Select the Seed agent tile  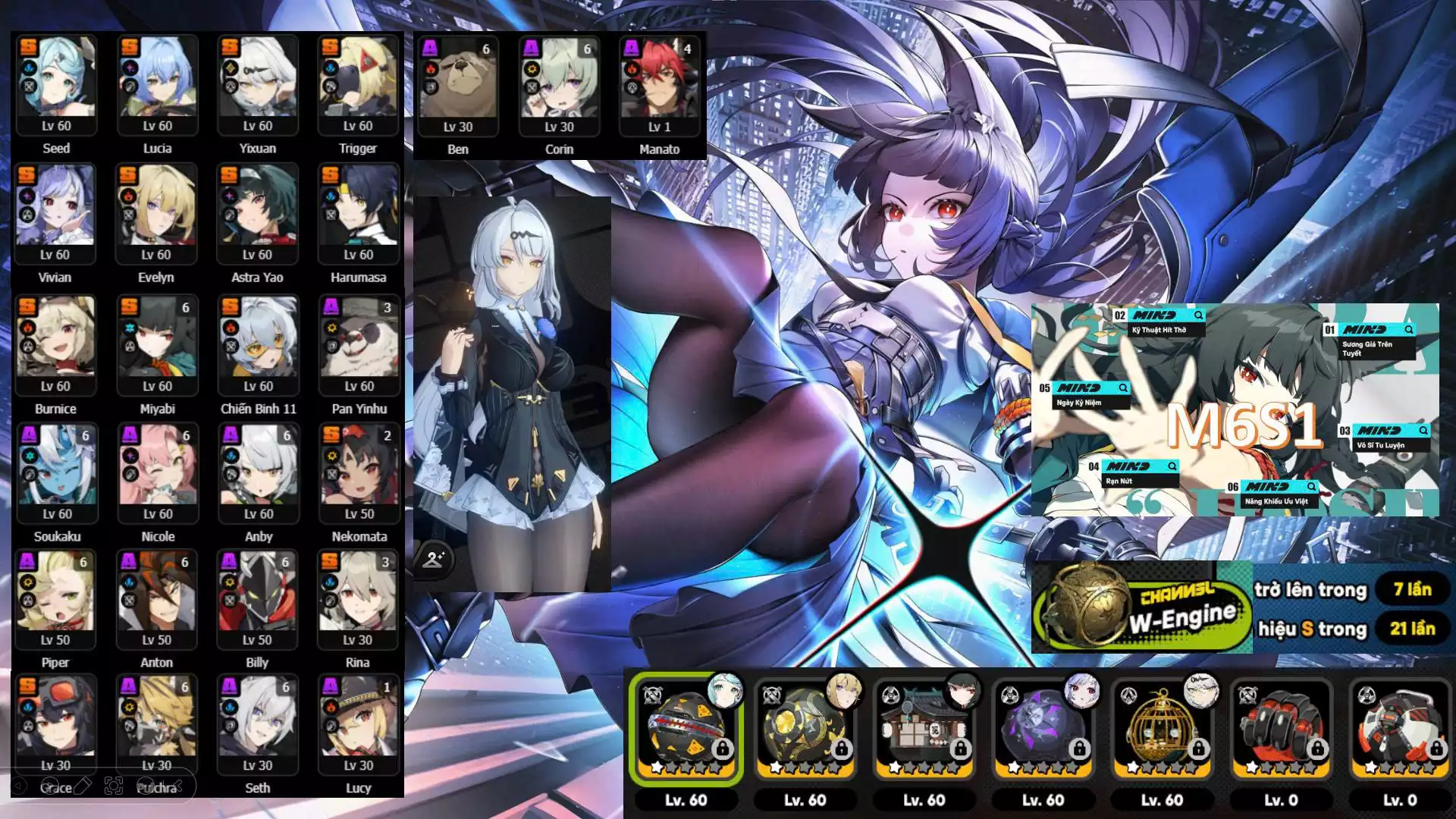point(57,85)
